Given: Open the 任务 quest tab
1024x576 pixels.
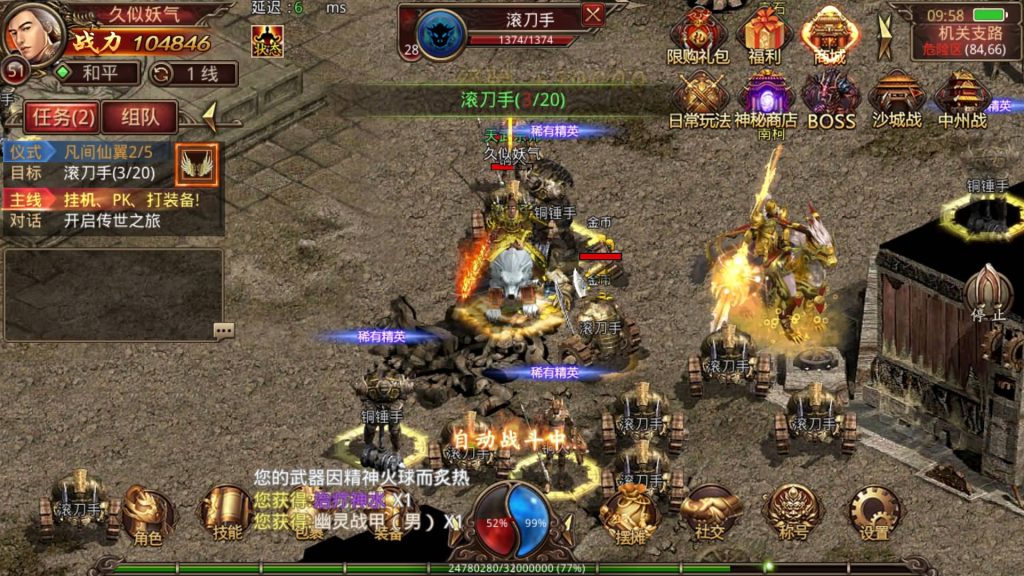Looking at the screenshot, I should 62,117.
